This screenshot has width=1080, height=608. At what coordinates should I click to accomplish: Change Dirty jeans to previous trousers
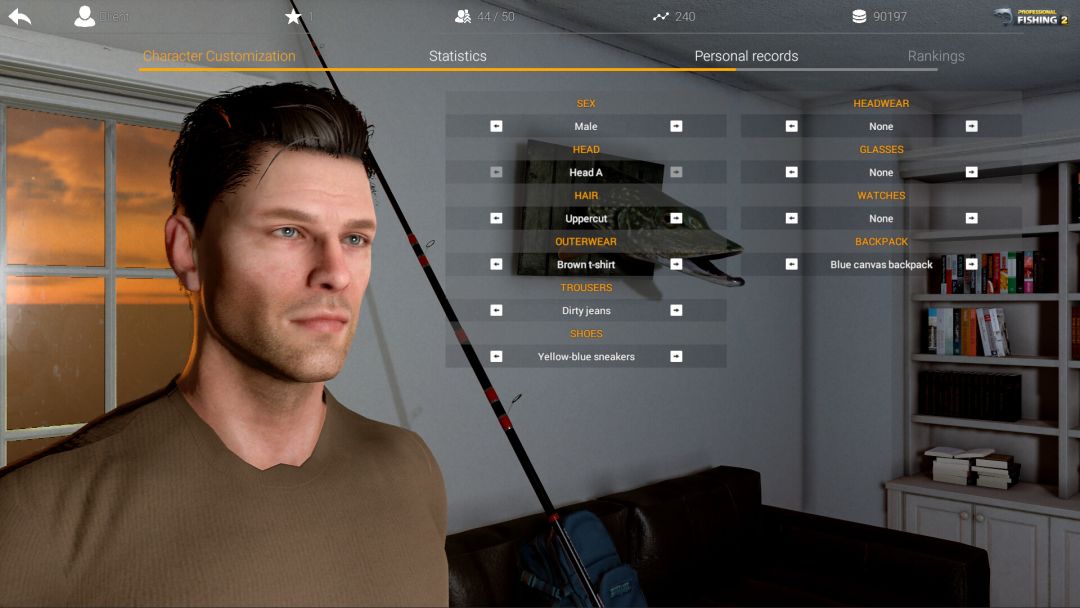496,310
